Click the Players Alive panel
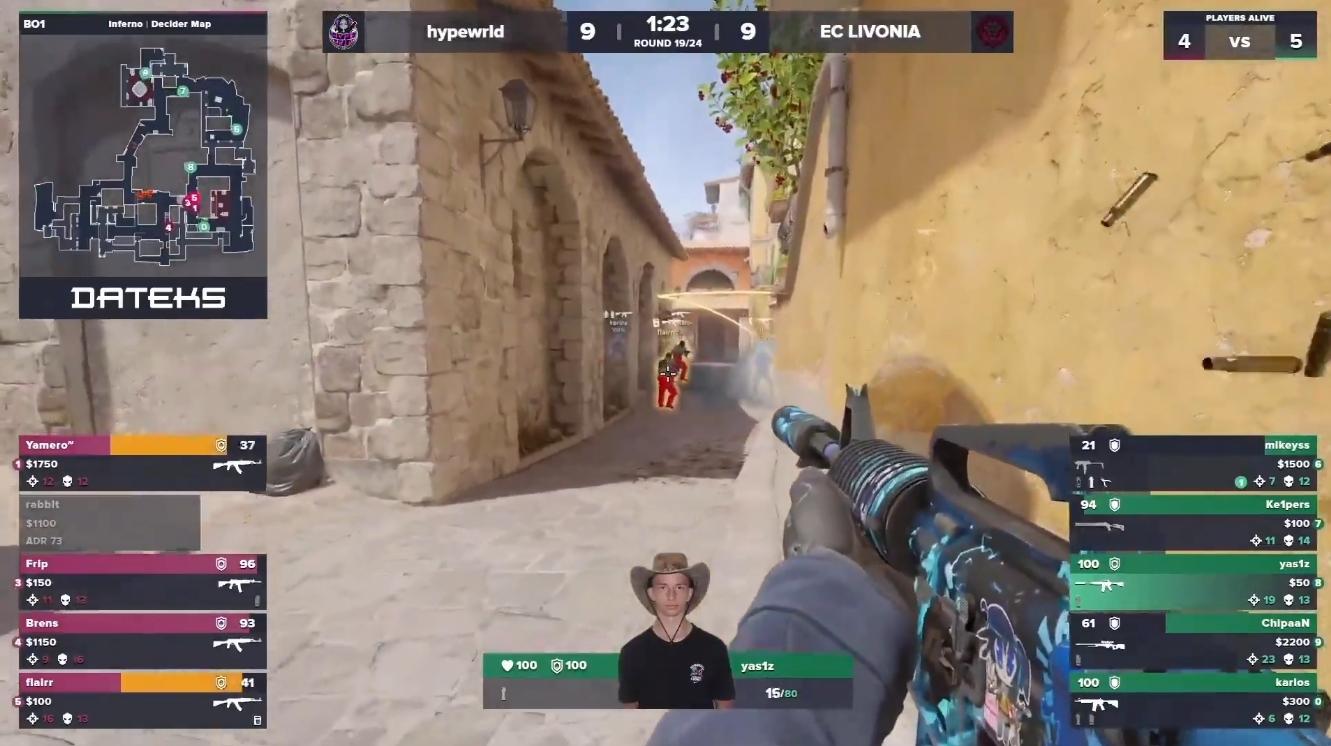Viewport: 1331px width, 746px height. 1240,36
